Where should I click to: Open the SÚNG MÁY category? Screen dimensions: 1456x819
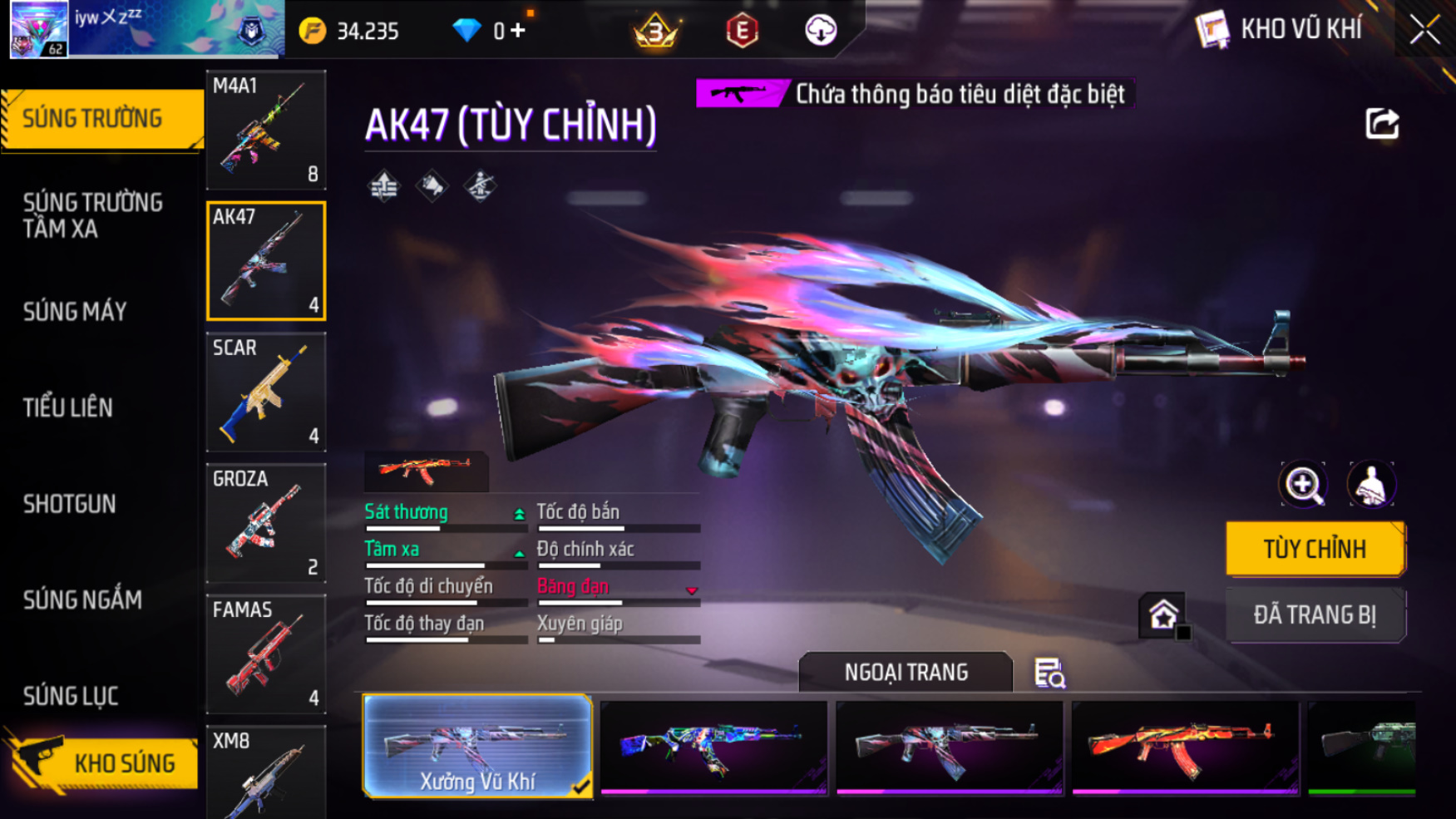pyautogui.click(x=75, y=312)
